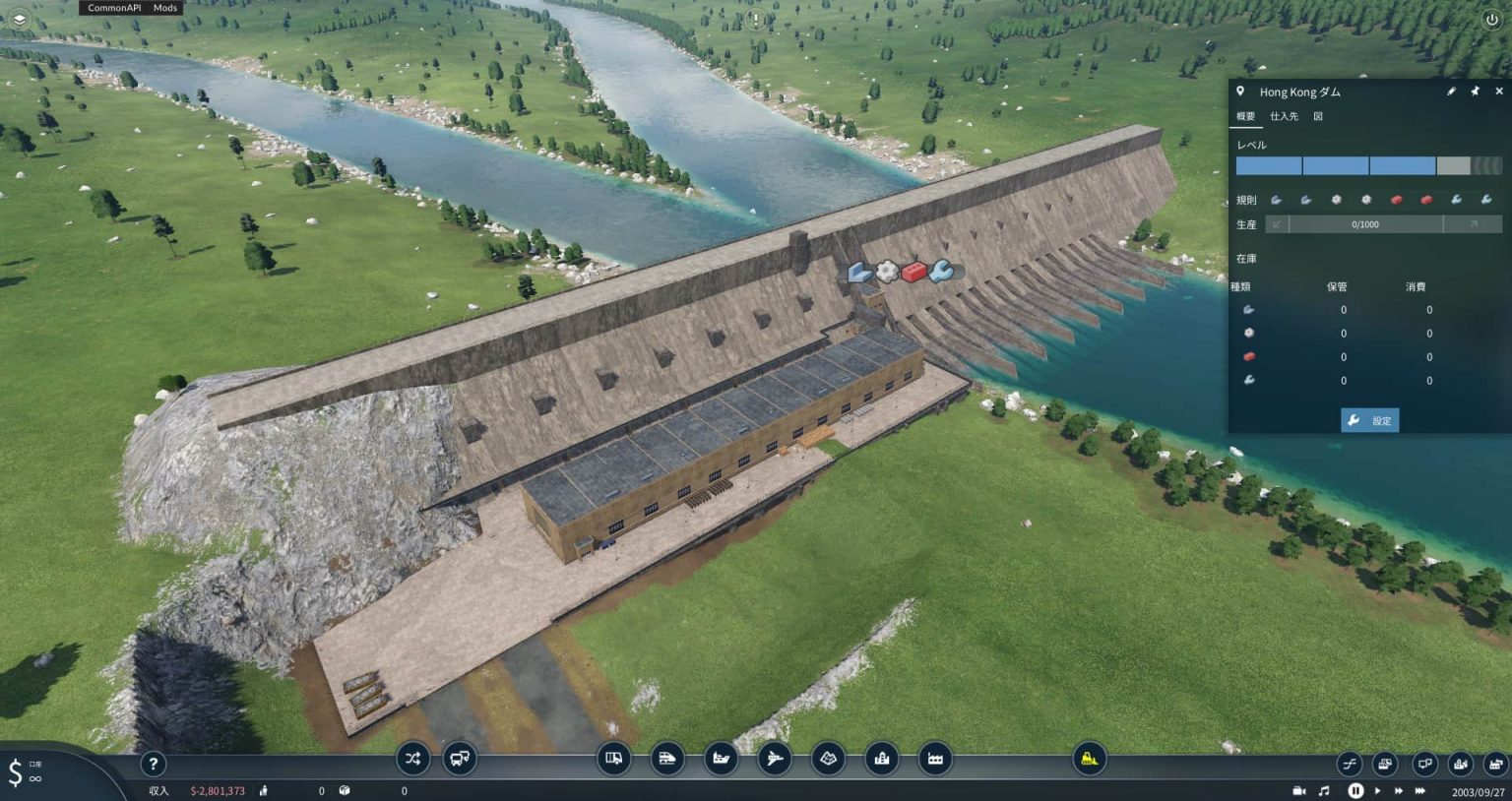The height and width of the screenshot is (801, 1512).
Task: Switch to the 仕入先 tab
Action: (1283, 116)
